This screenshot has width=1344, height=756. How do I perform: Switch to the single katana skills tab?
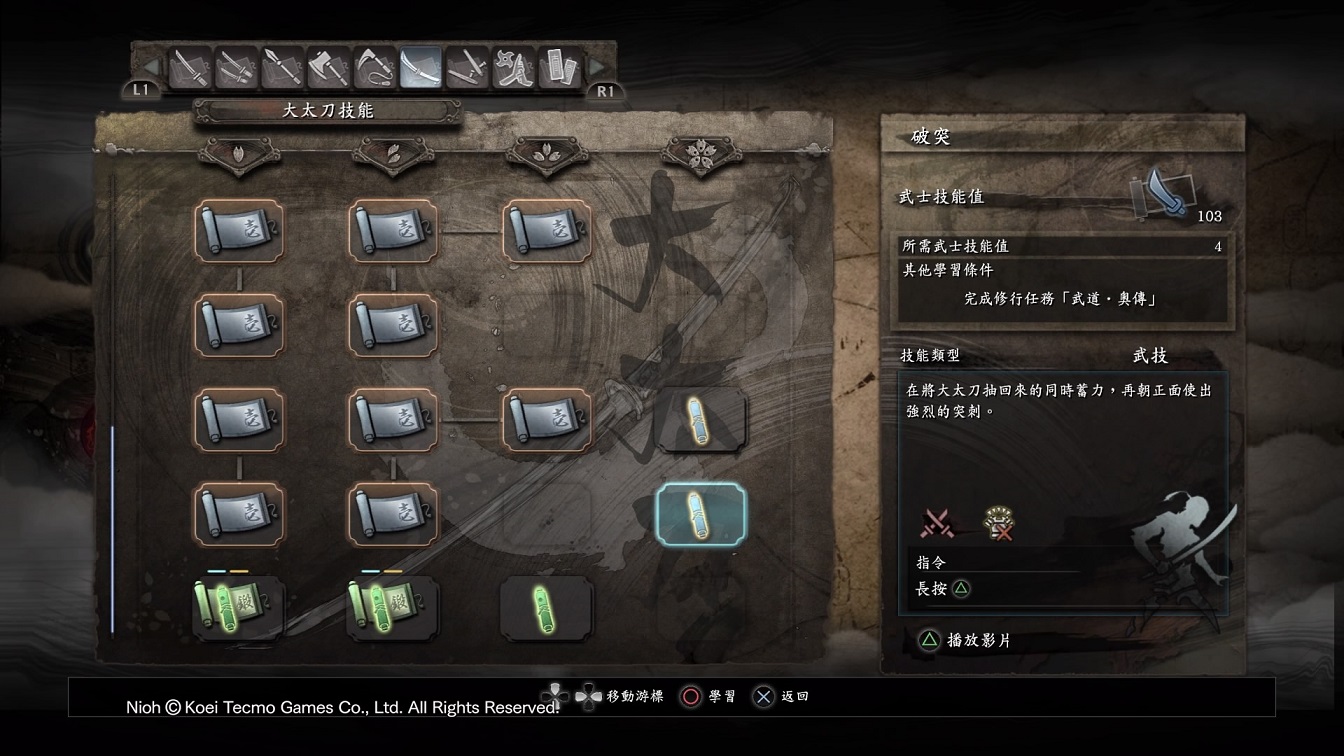190,68
